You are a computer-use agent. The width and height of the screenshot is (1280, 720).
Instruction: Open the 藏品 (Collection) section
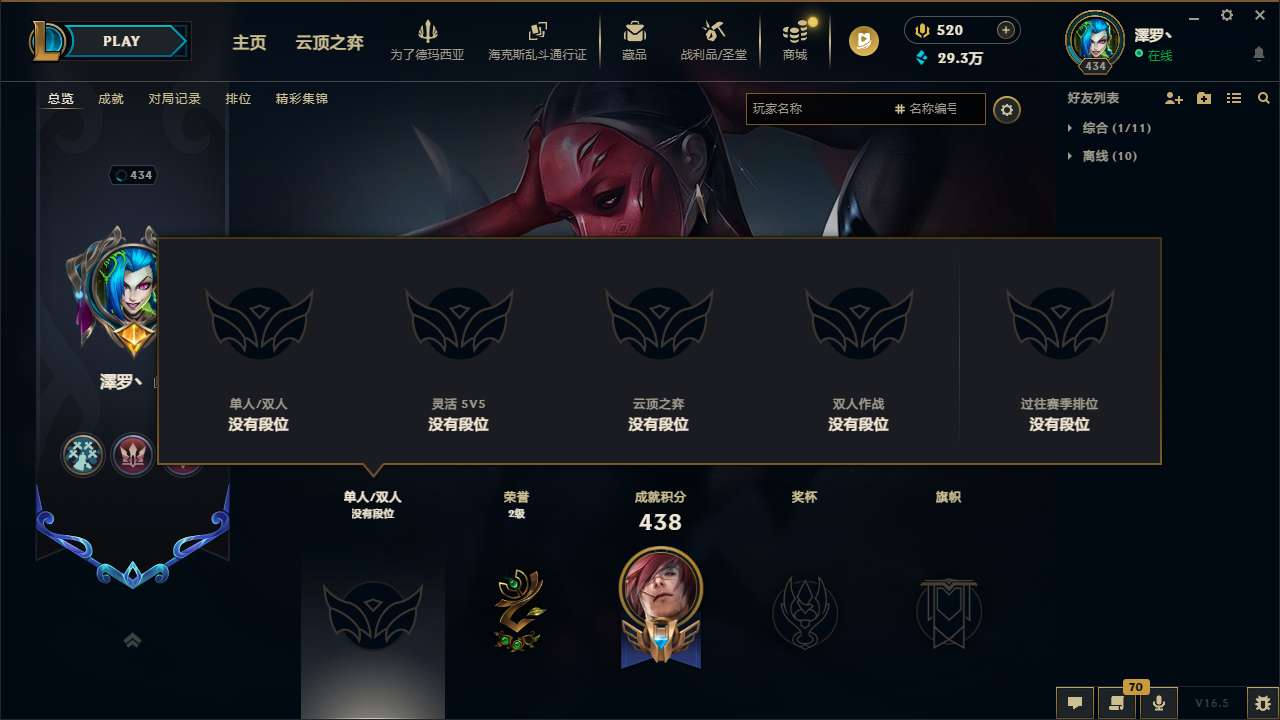pos(633,41)
